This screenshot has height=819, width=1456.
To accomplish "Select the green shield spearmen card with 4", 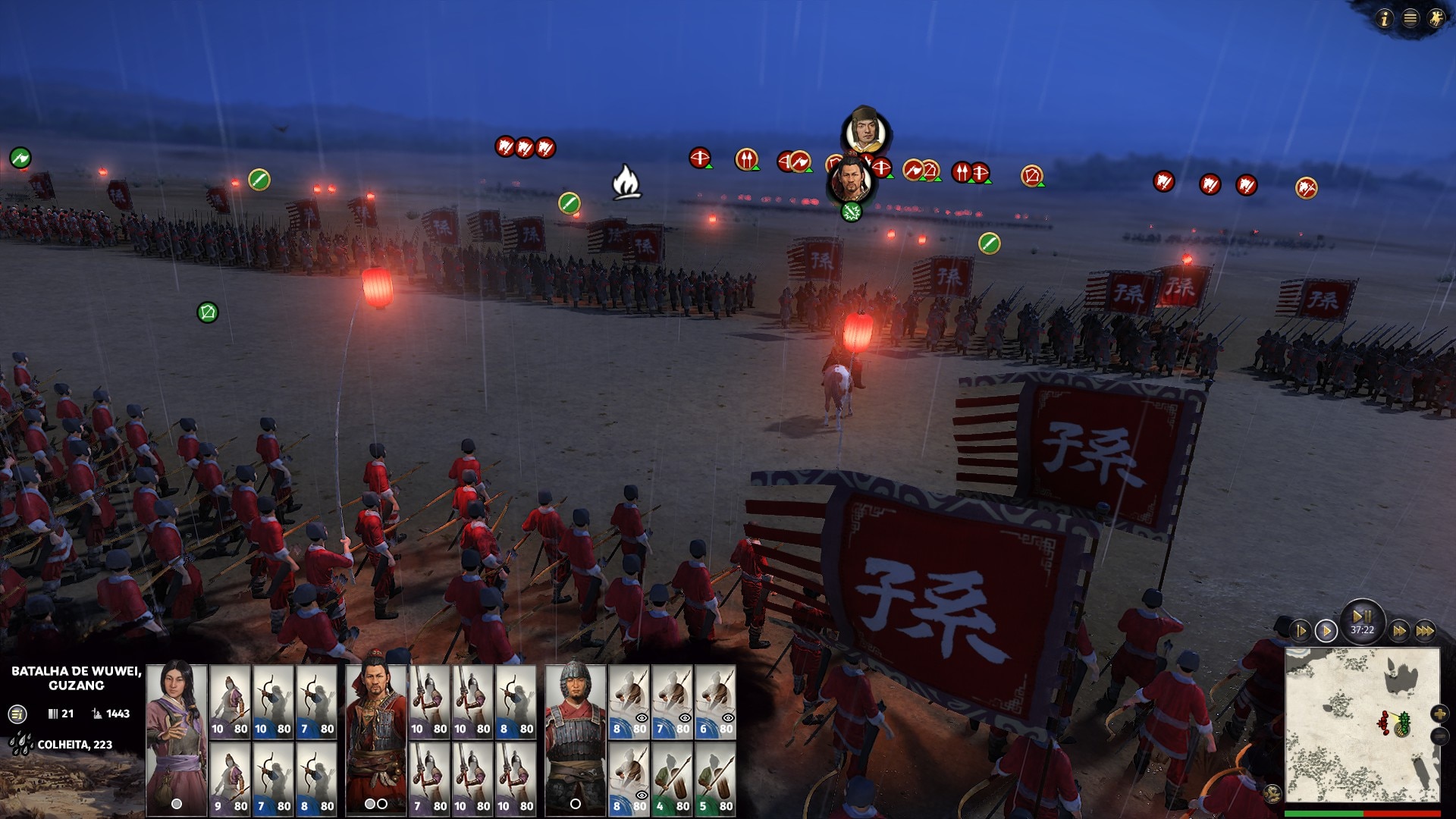I will tap(672, 778).
